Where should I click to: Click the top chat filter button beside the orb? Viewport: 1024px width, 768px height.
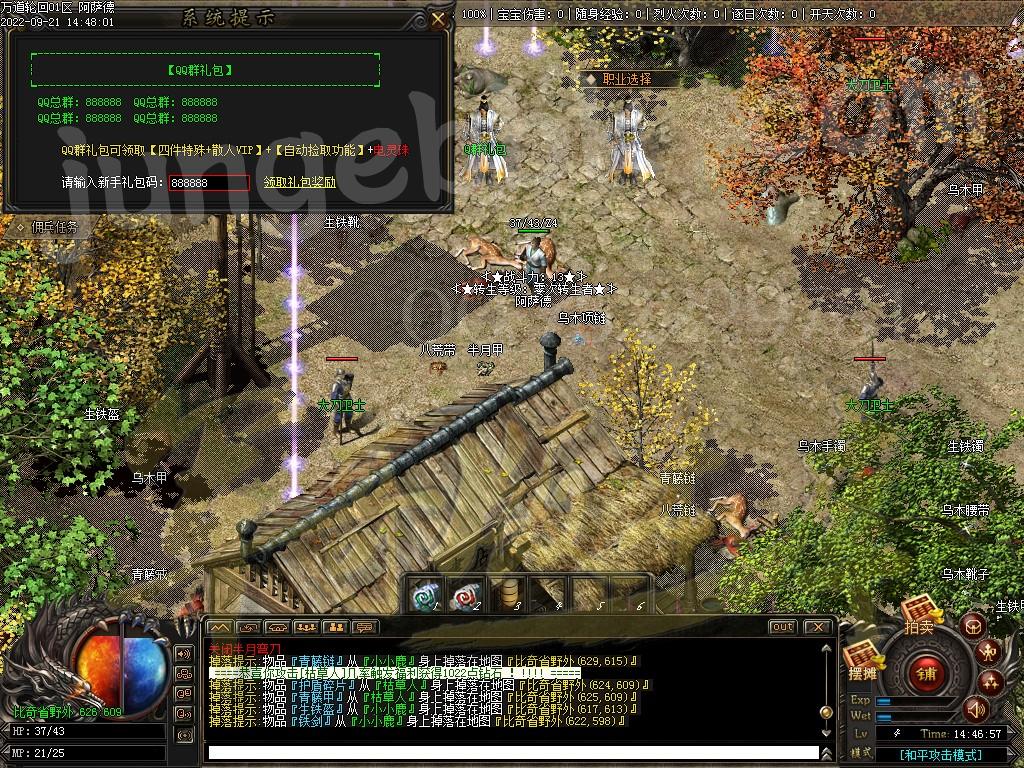tap(183, 654)
